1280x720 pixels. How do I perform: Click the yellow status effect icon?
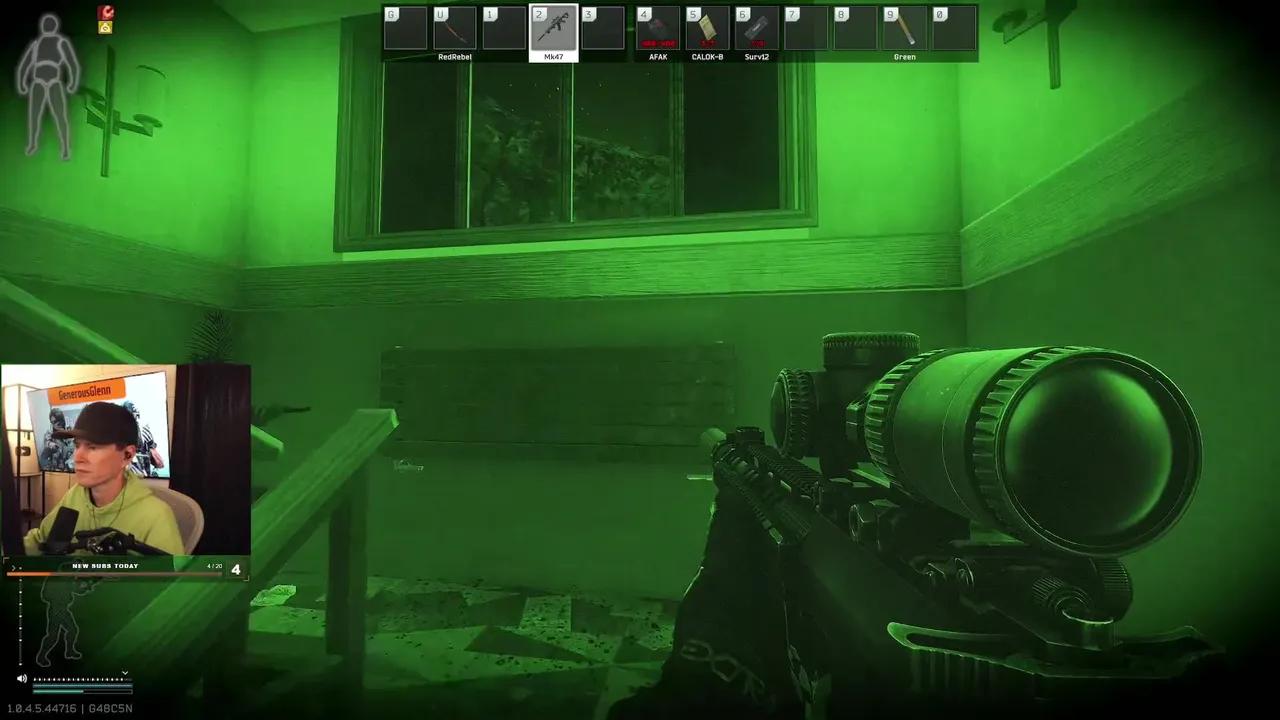click(103, 28)
